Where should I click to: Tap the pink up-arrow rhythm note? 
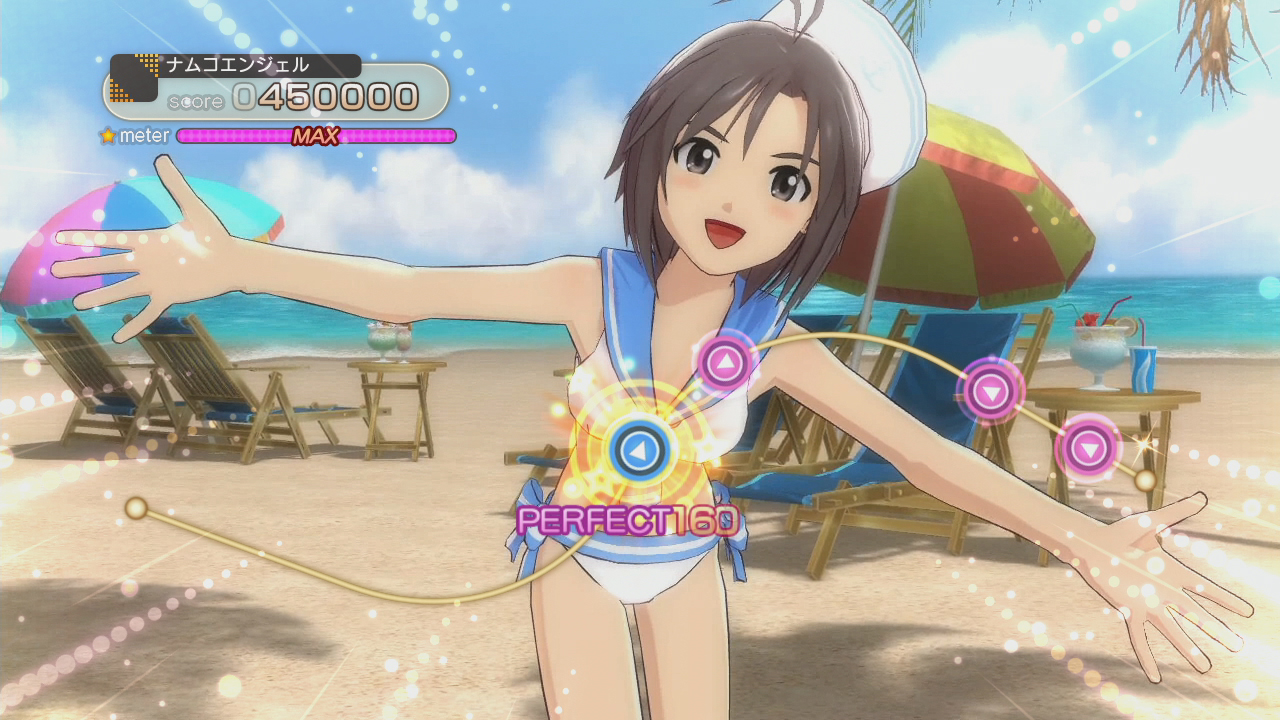coord(725,362)
